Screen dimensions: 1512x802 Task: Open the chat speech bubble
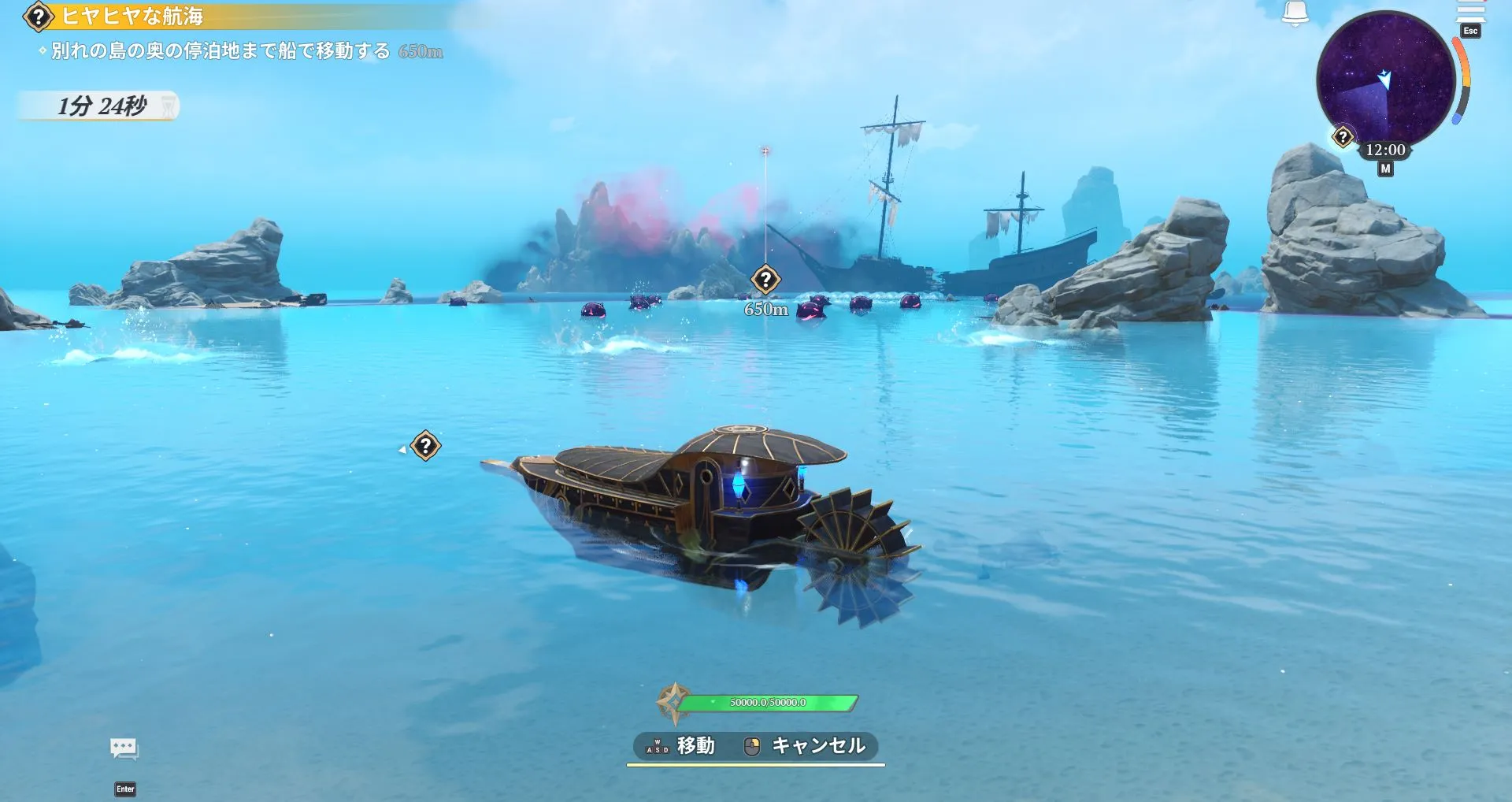point(124,748)
